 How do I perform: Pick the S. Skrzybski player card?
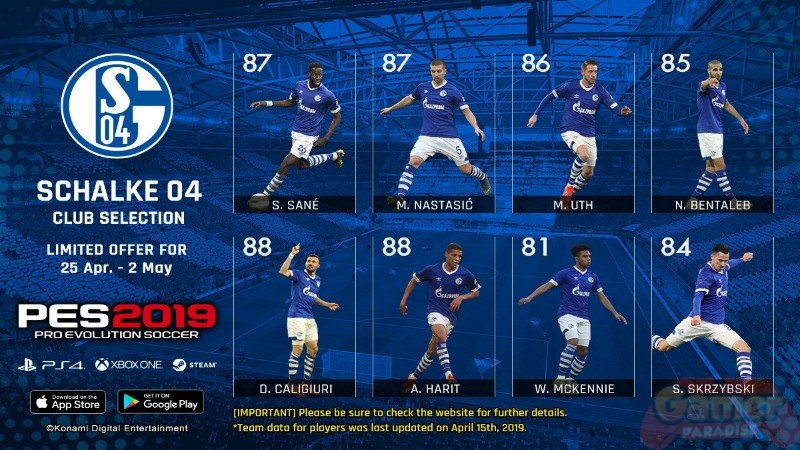tap(711, 315)
